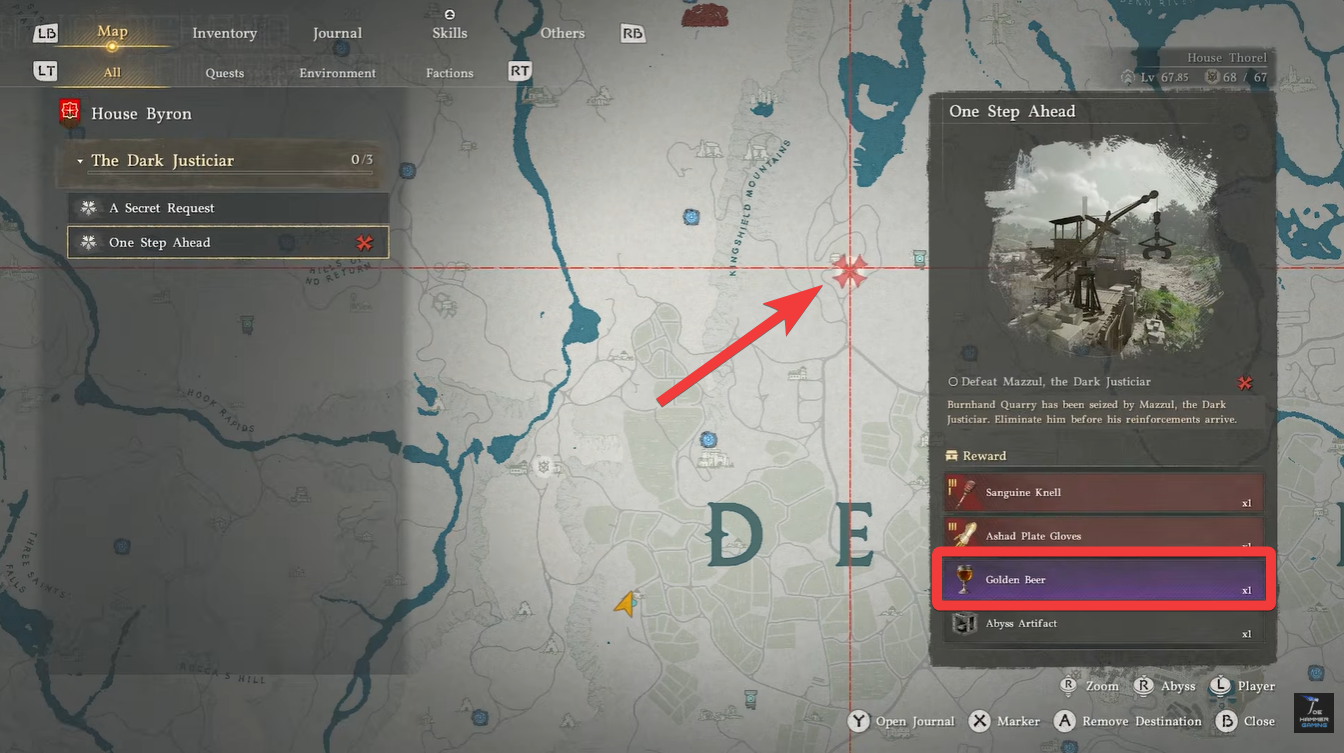Click the House Byron faction crest icon
The width and height of the screenshot is (1344, 753).
click(x=69, y=112)
